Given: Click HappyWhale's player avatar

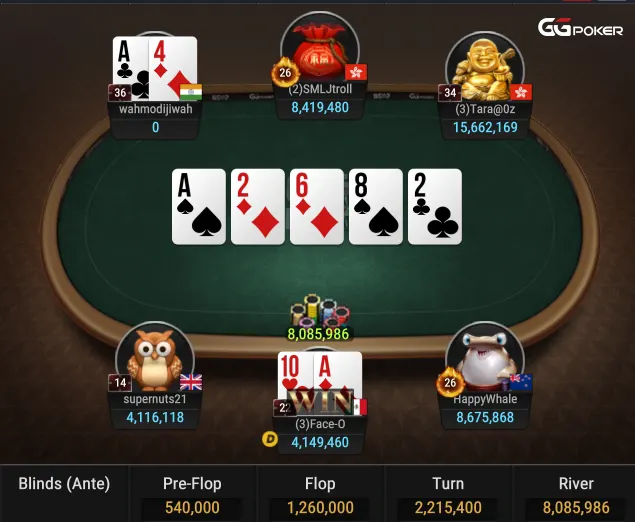Looking at the screenshot, I should (x=485, y=358).
